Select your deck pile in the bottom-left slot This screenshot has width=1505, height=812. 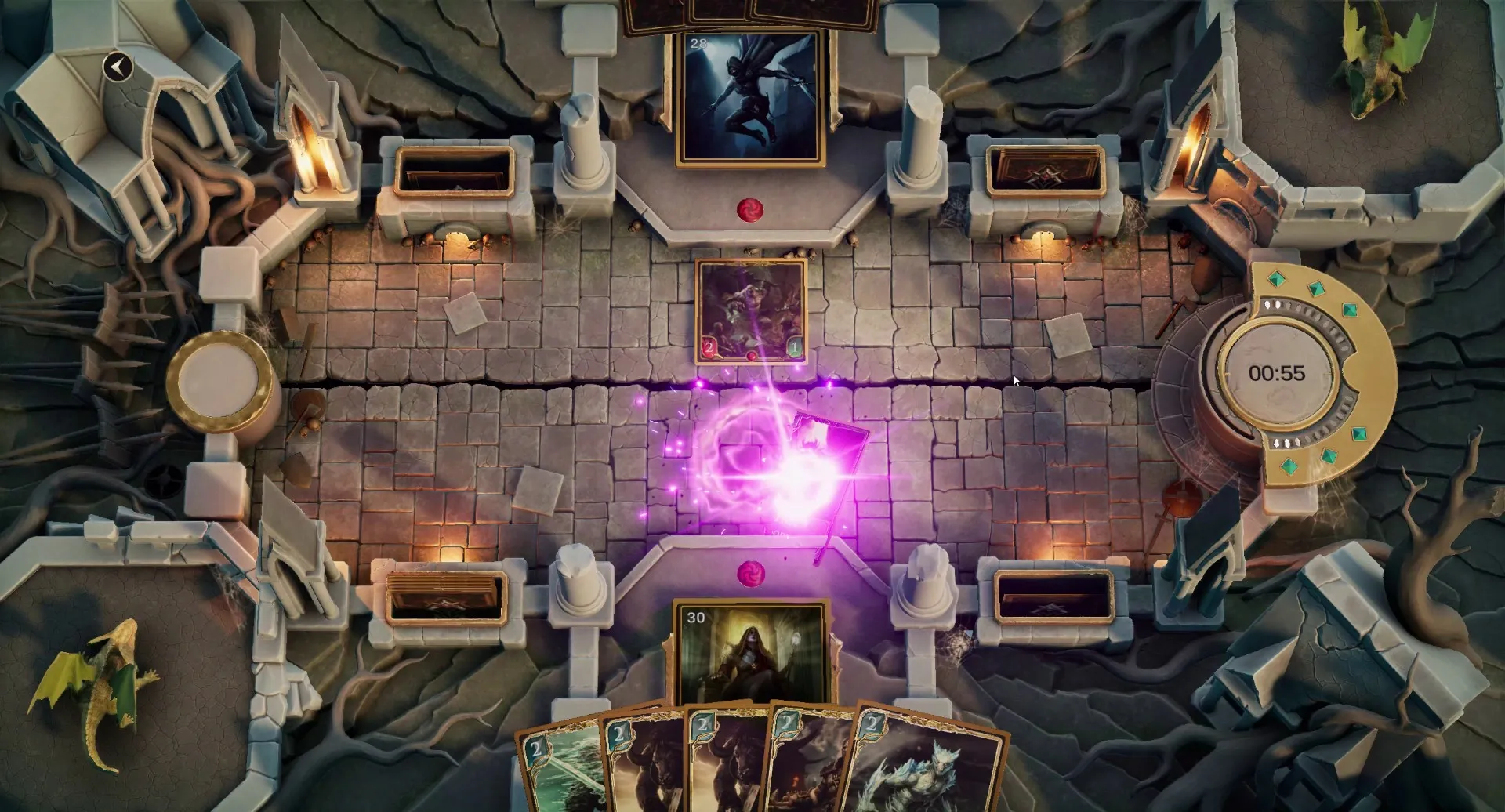point(445,601)
